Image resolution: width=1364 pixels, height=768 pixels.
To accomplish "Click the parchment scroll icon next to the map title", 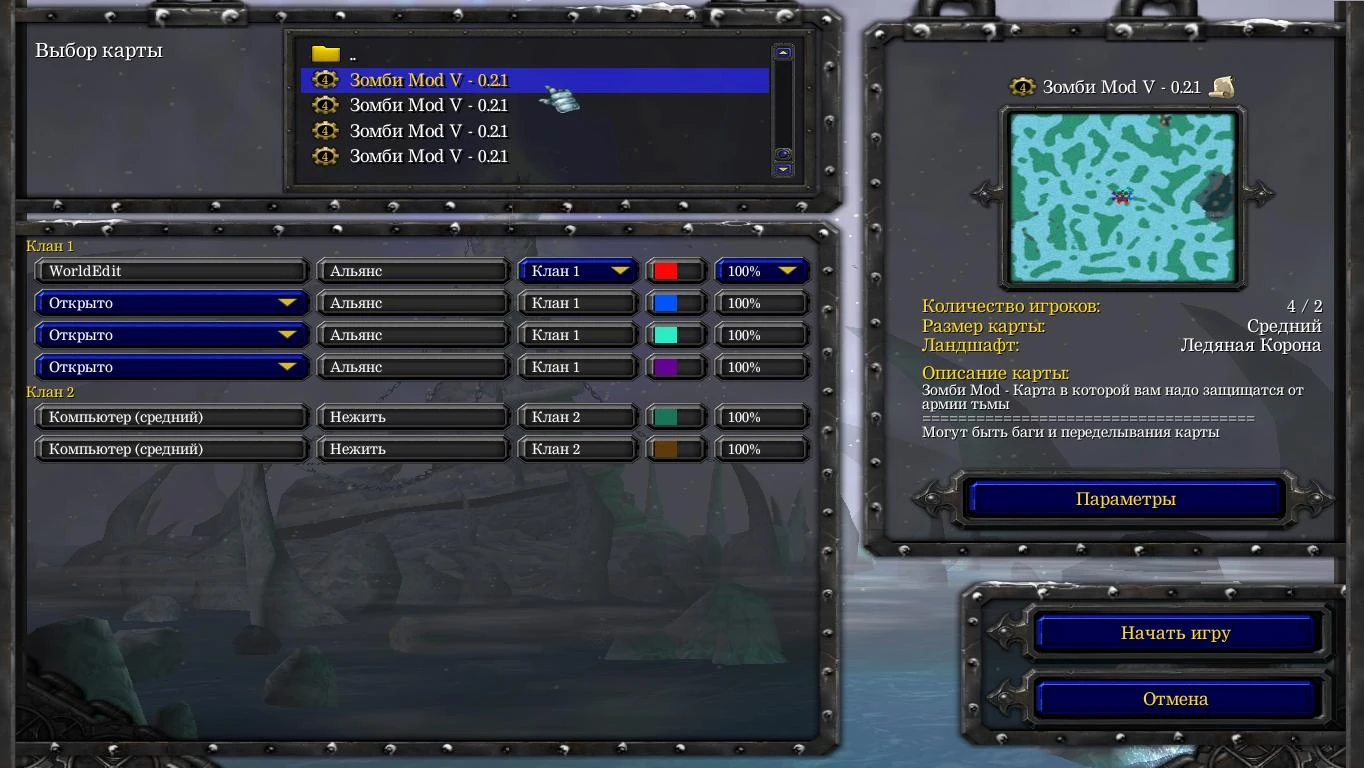I will tap(1224, 86).
